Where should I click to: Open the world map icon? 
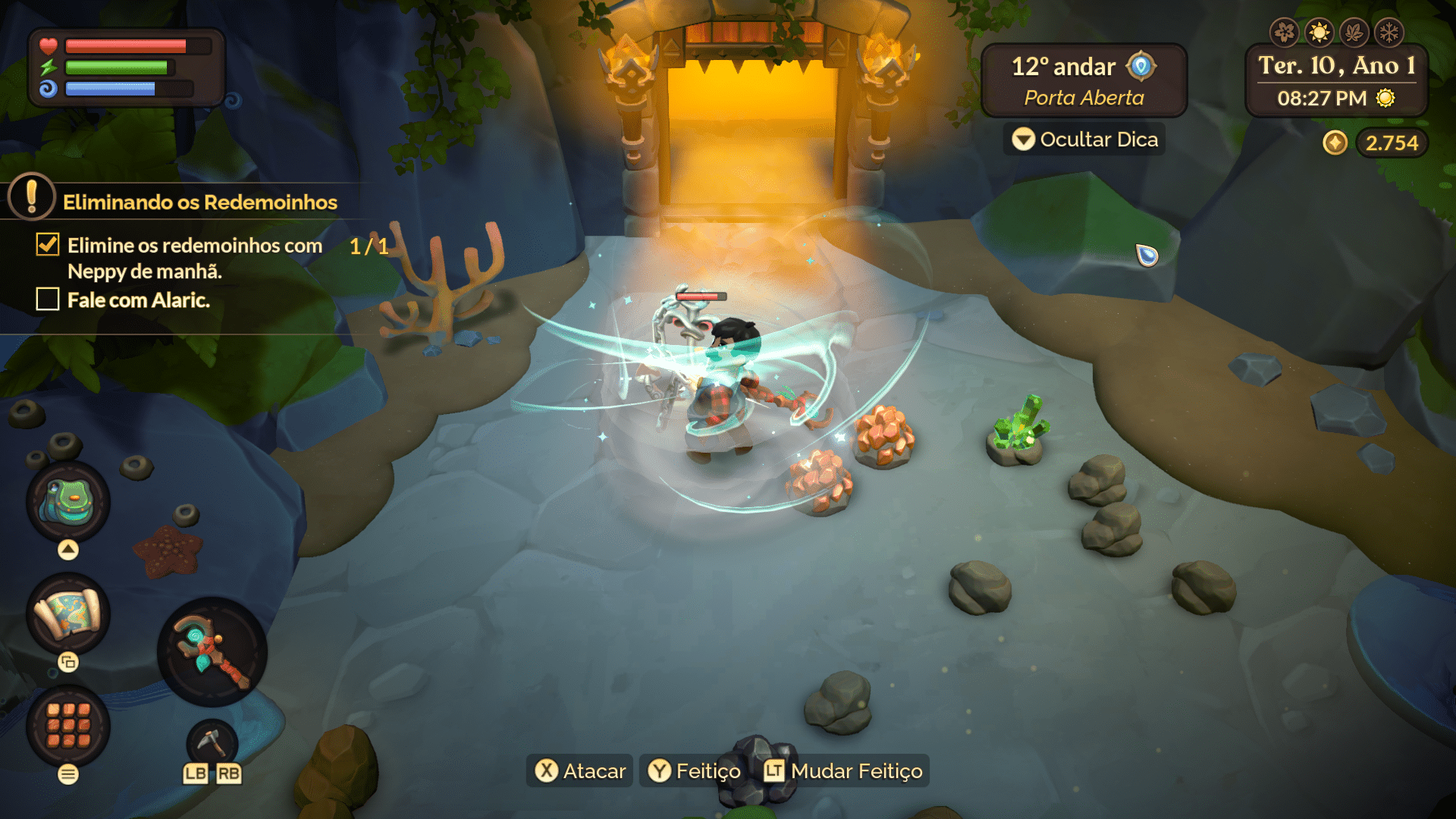(67, 614)
